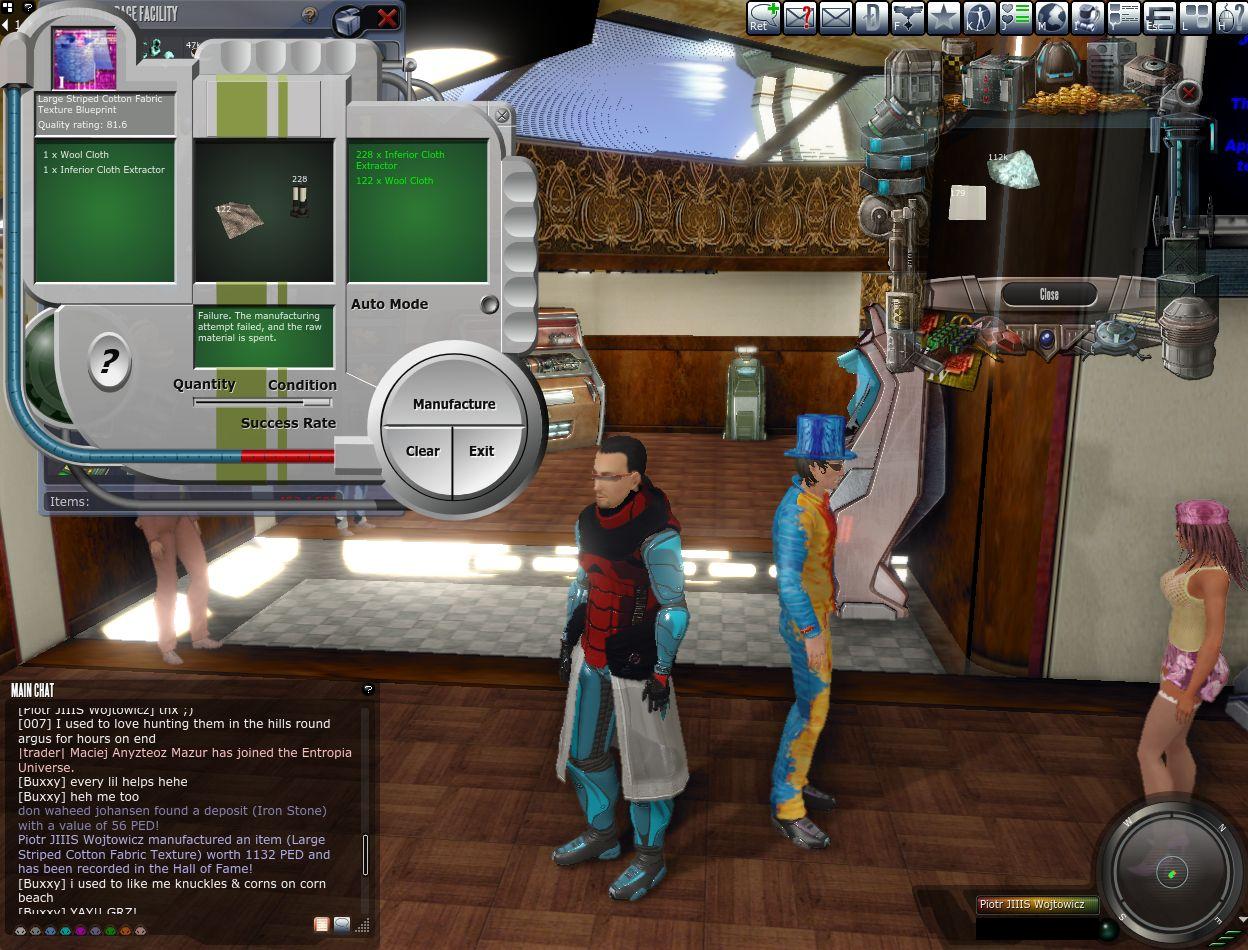Click the Close button on the terminal panel
The width and height of the screenshot is (1248, 950).
point(1049,294)
